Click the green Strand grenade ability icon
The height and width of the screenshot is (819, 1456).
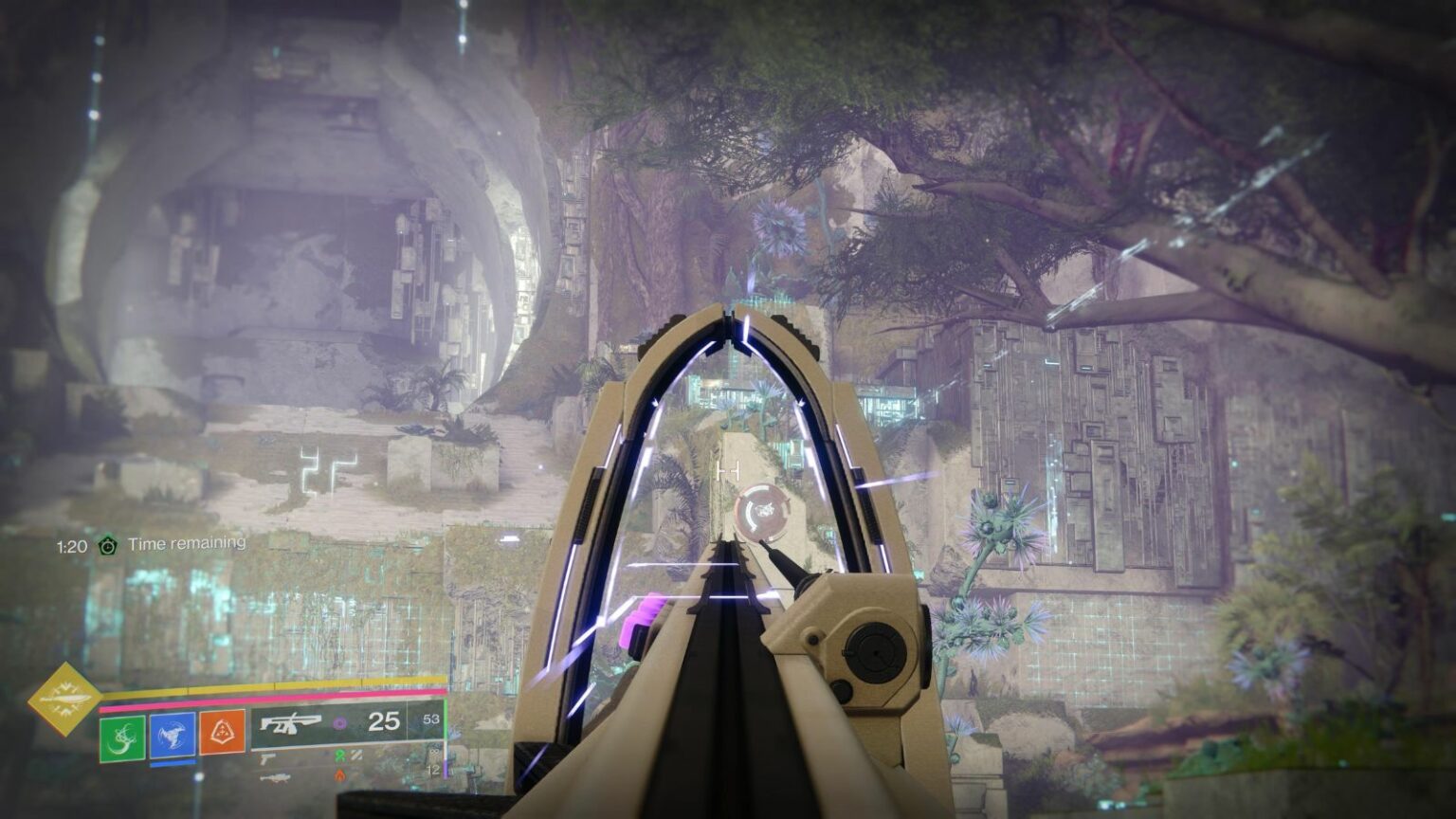tap(121, 737)
